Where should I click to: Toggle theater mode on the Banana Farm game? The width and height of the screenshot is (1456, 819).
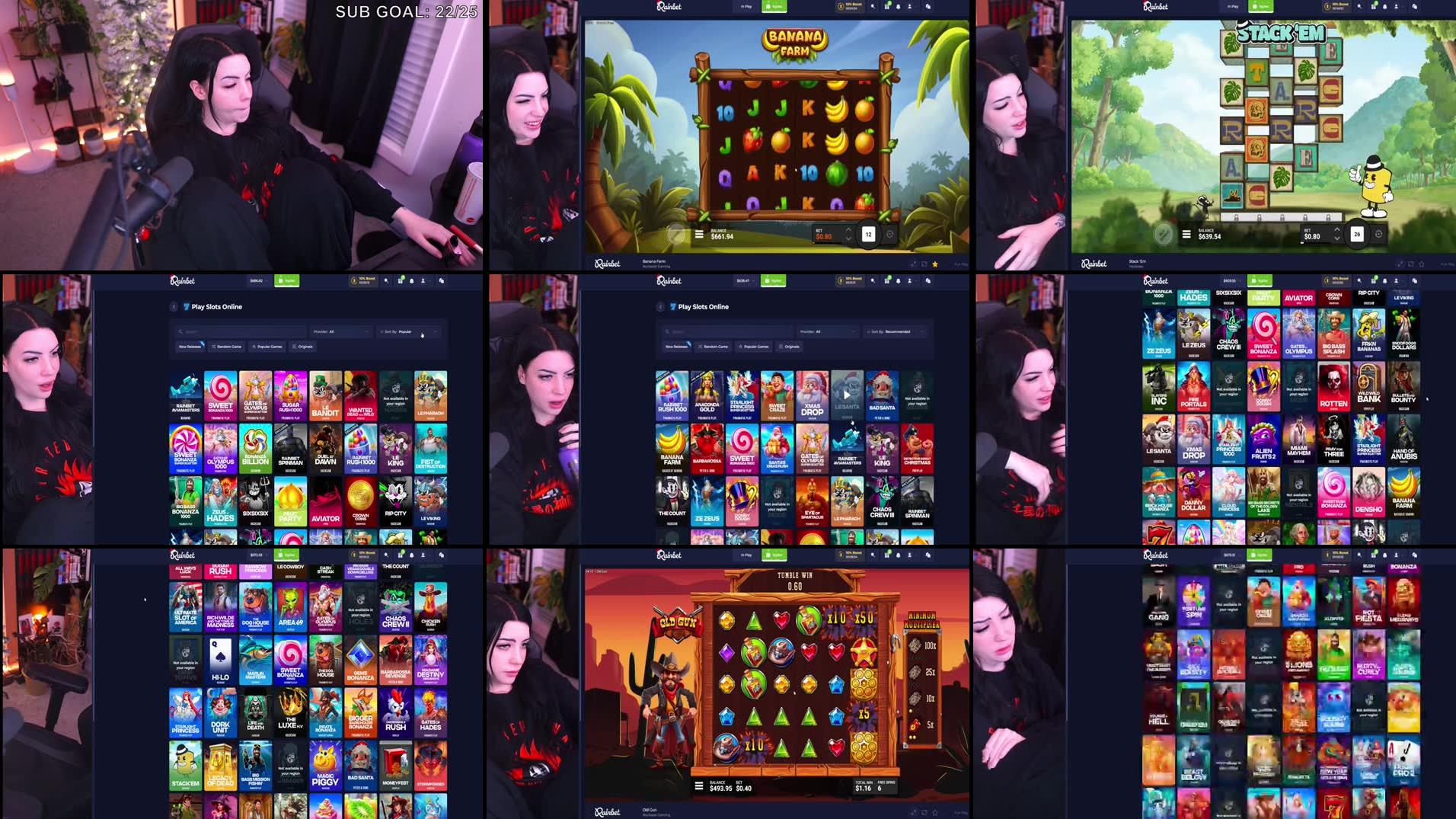click(924, 264)
